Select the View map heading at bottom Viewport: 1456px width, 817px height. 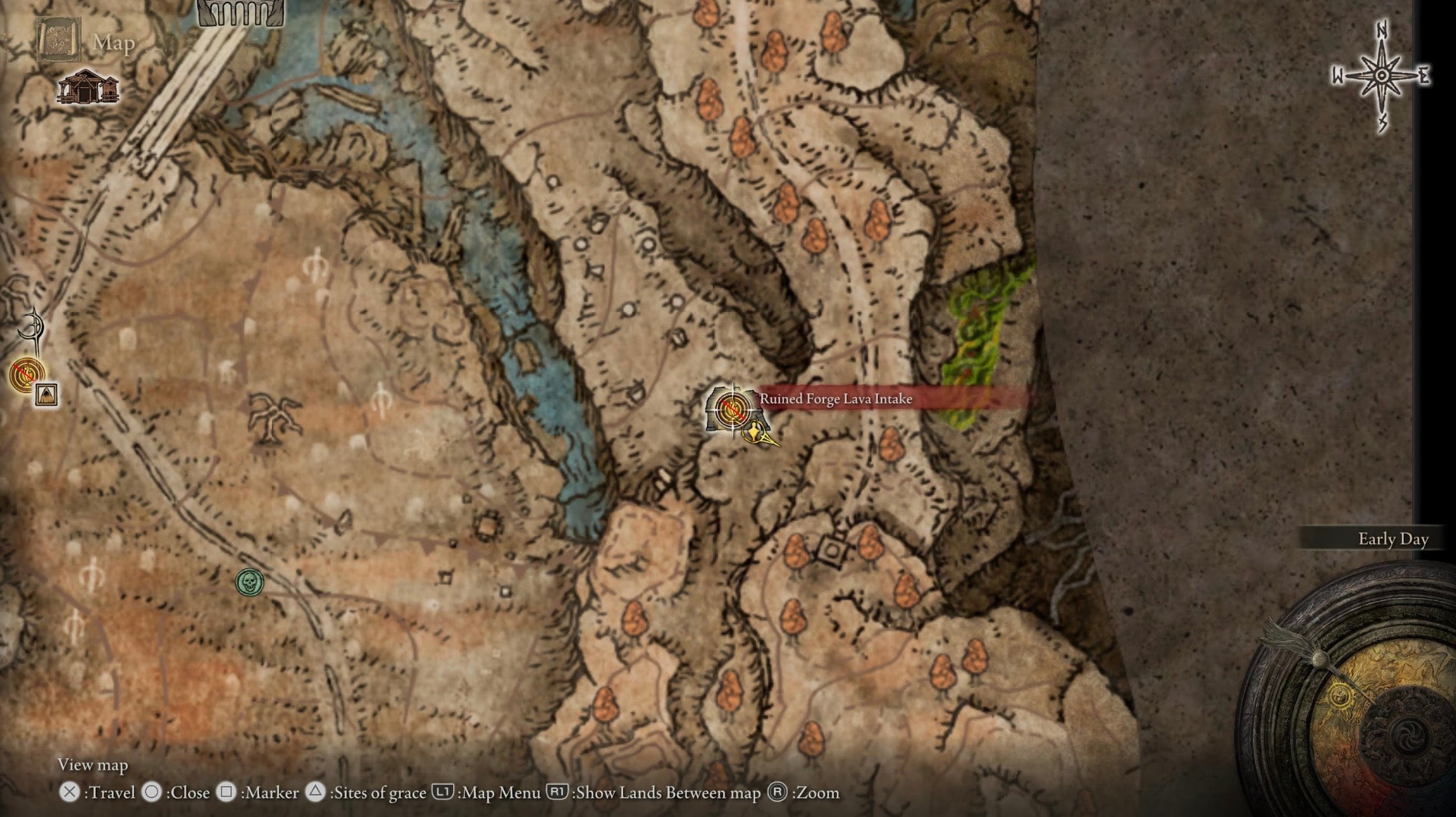pos(93,766)
